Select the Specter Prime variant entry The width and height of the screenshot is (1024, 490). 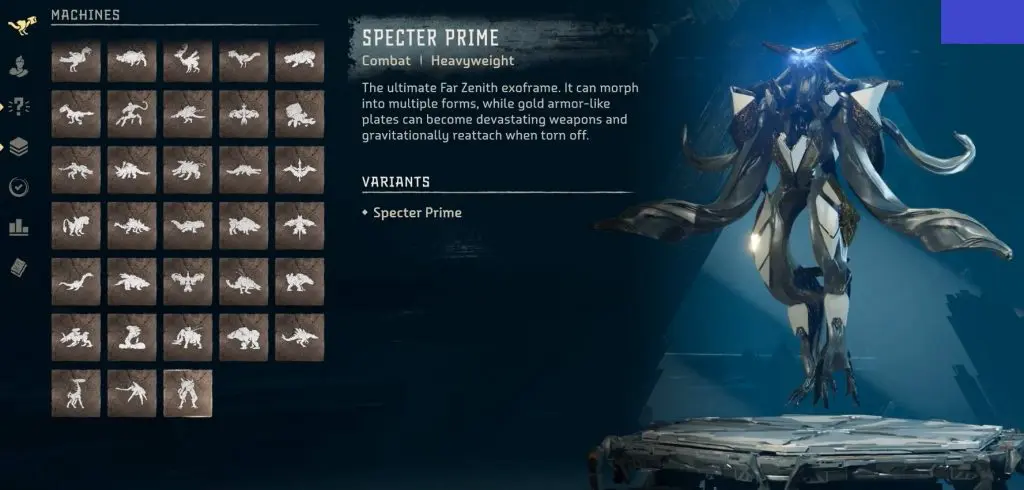417,212
